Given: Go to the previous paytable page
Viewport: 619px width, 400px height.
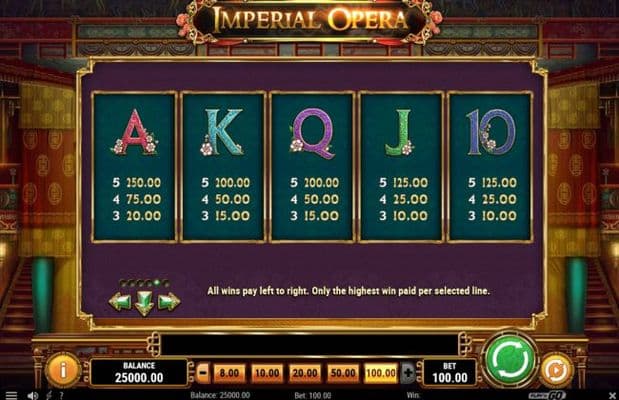Looking at the screenshot, I should pyautogui.click(x=120, y=301).
